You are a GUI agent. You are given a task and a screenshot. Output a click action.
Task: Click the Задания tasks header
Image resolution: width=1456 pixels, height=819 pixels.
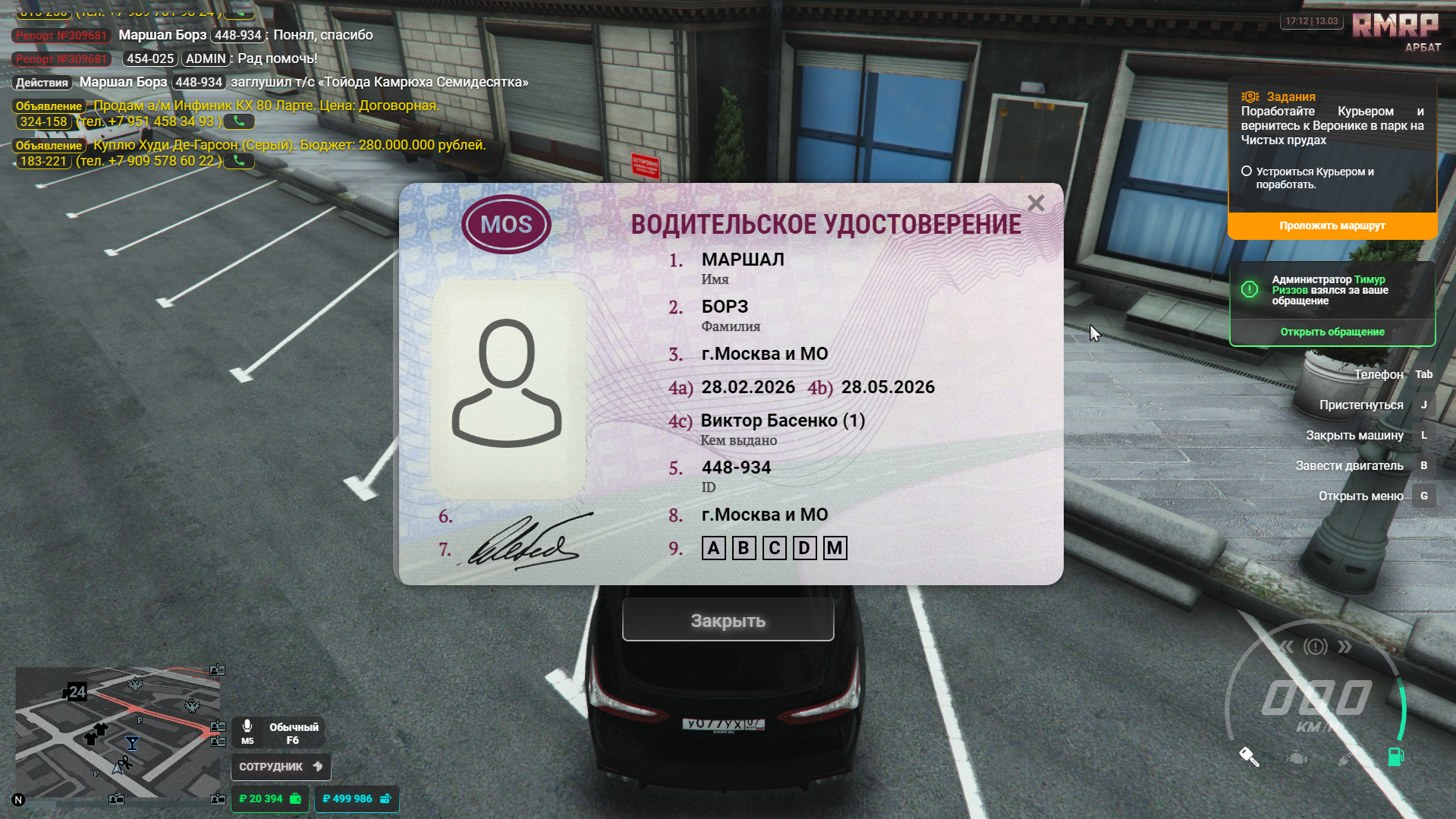point(1290,96)
